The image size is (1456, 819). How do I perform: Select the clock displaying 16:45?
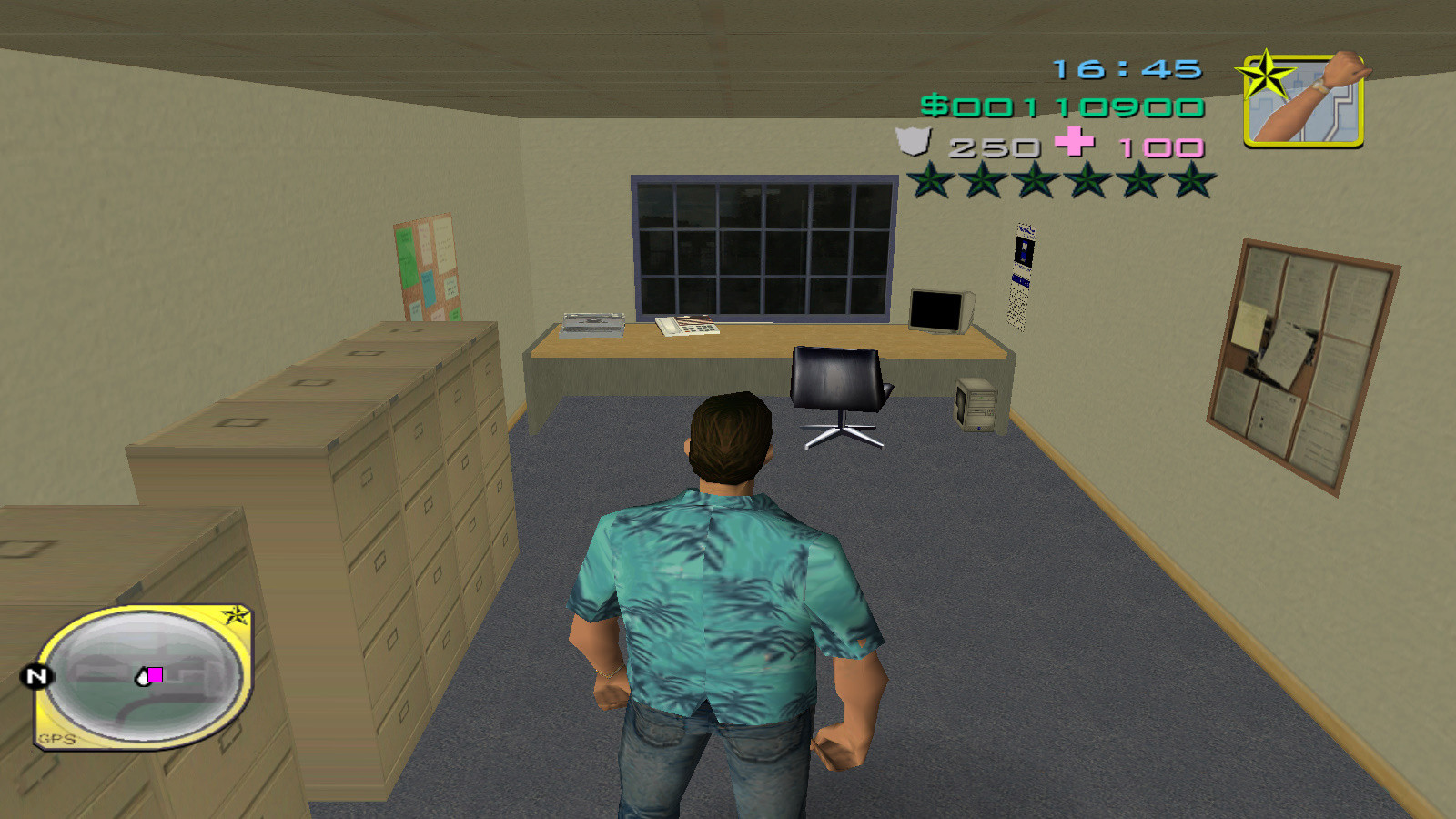(x=1126, y=66)
